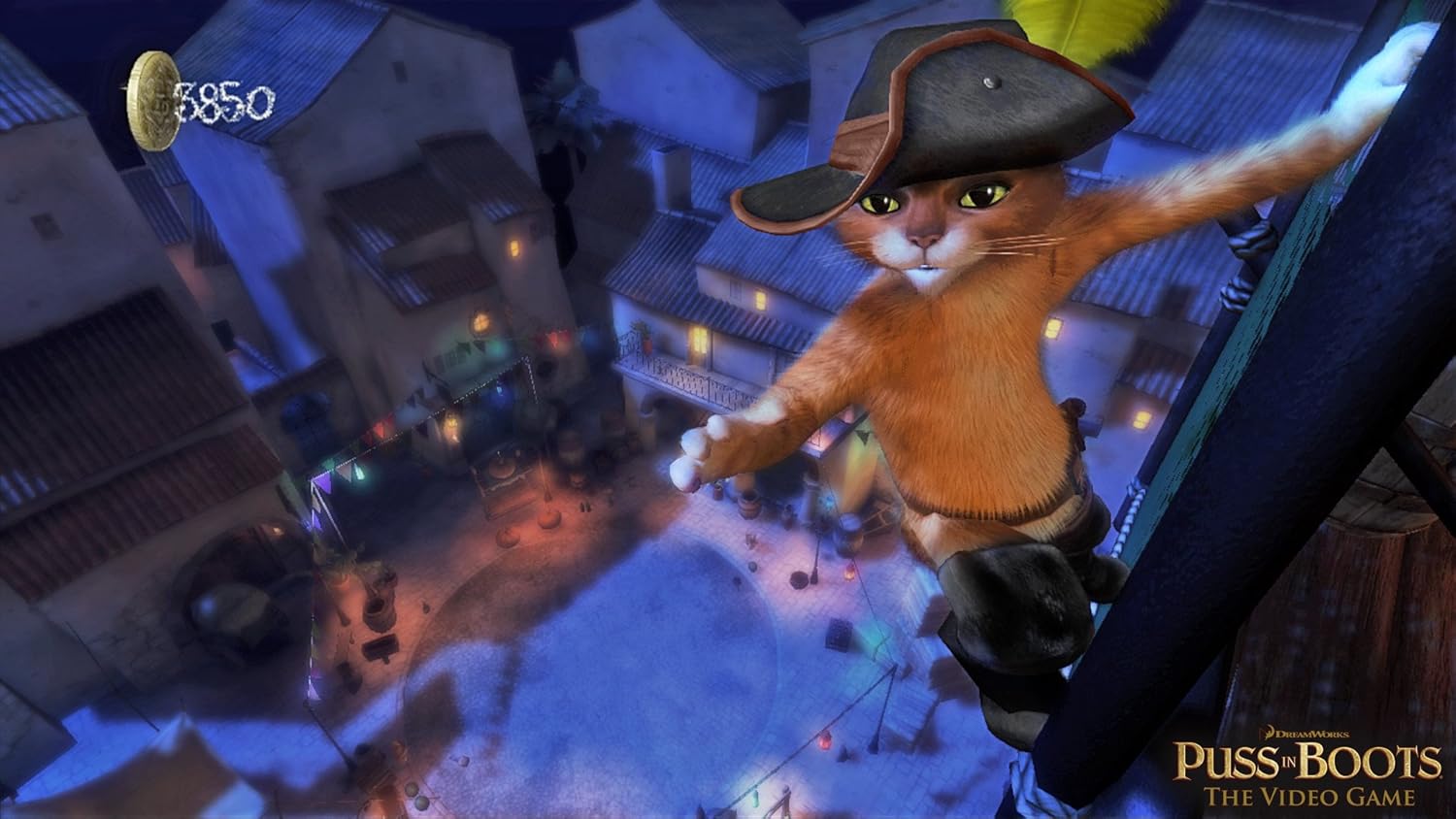Click the THE VIDEO GAME subtitle text
The image size is (1456, 819).
(1308, 796)
